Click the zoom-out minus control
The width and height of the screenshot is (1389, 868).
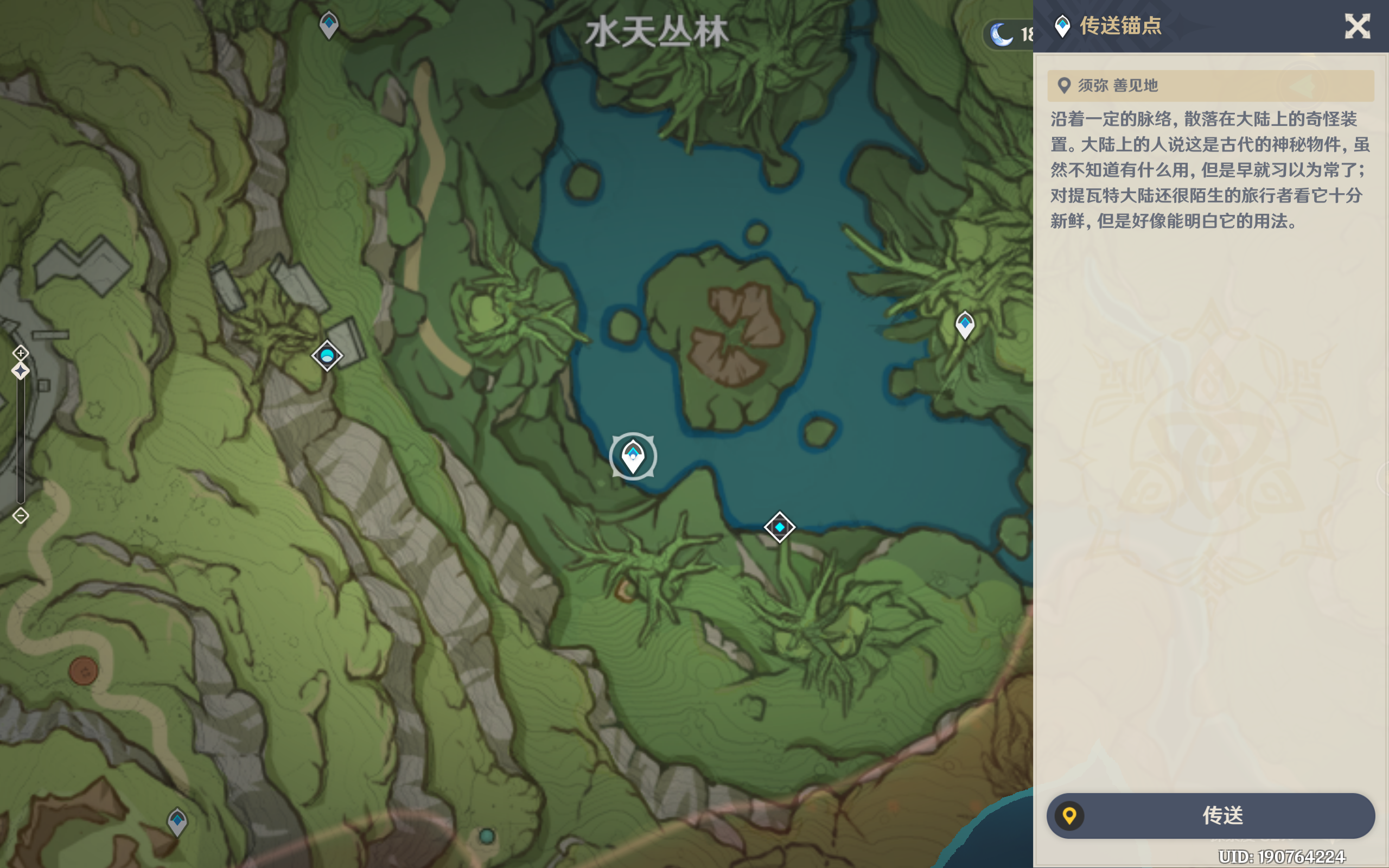[x=21, y=515]
